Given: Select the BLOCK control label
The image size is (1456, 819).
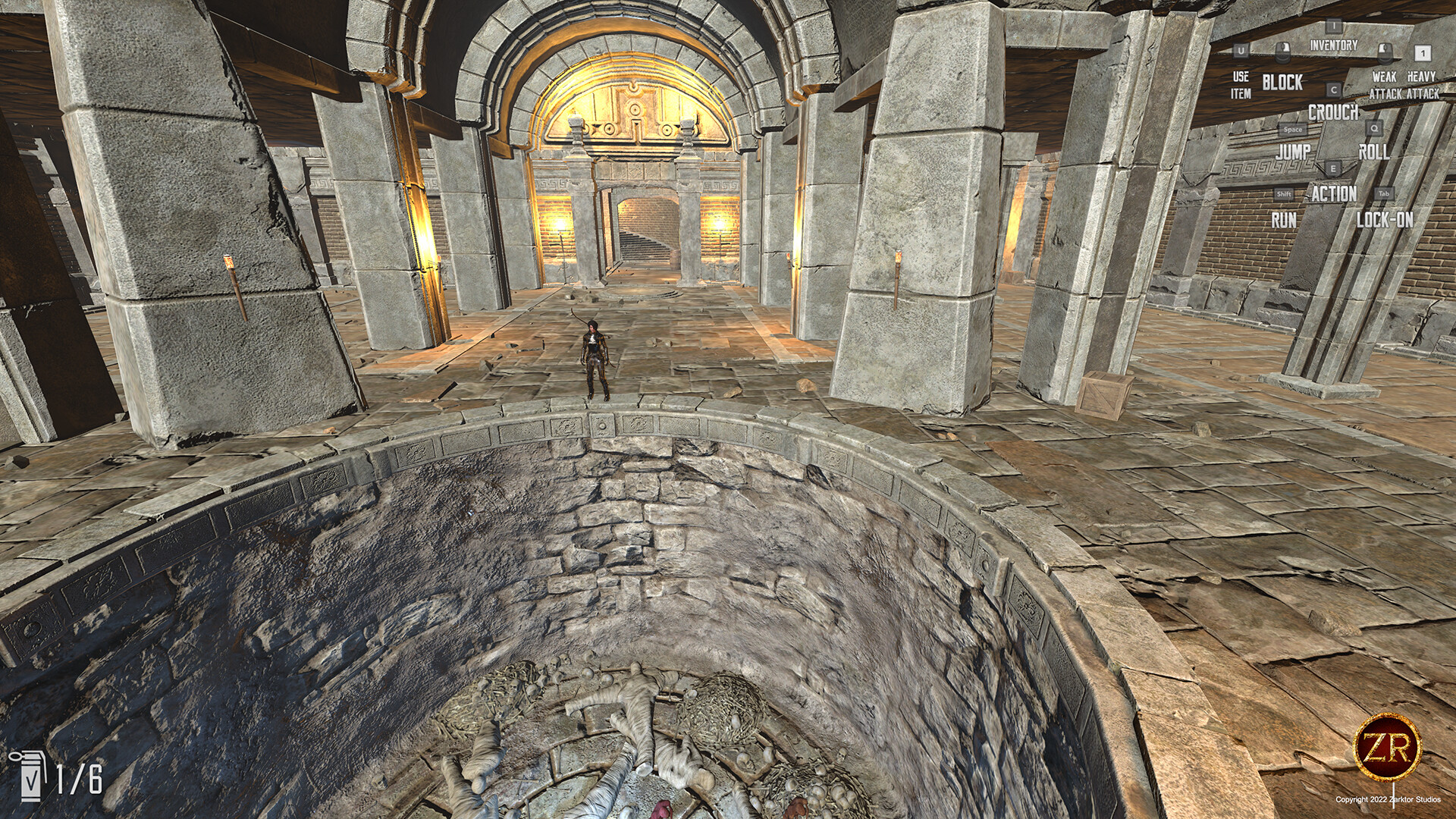Looking at the screenshot, I should click(1283, 81).
